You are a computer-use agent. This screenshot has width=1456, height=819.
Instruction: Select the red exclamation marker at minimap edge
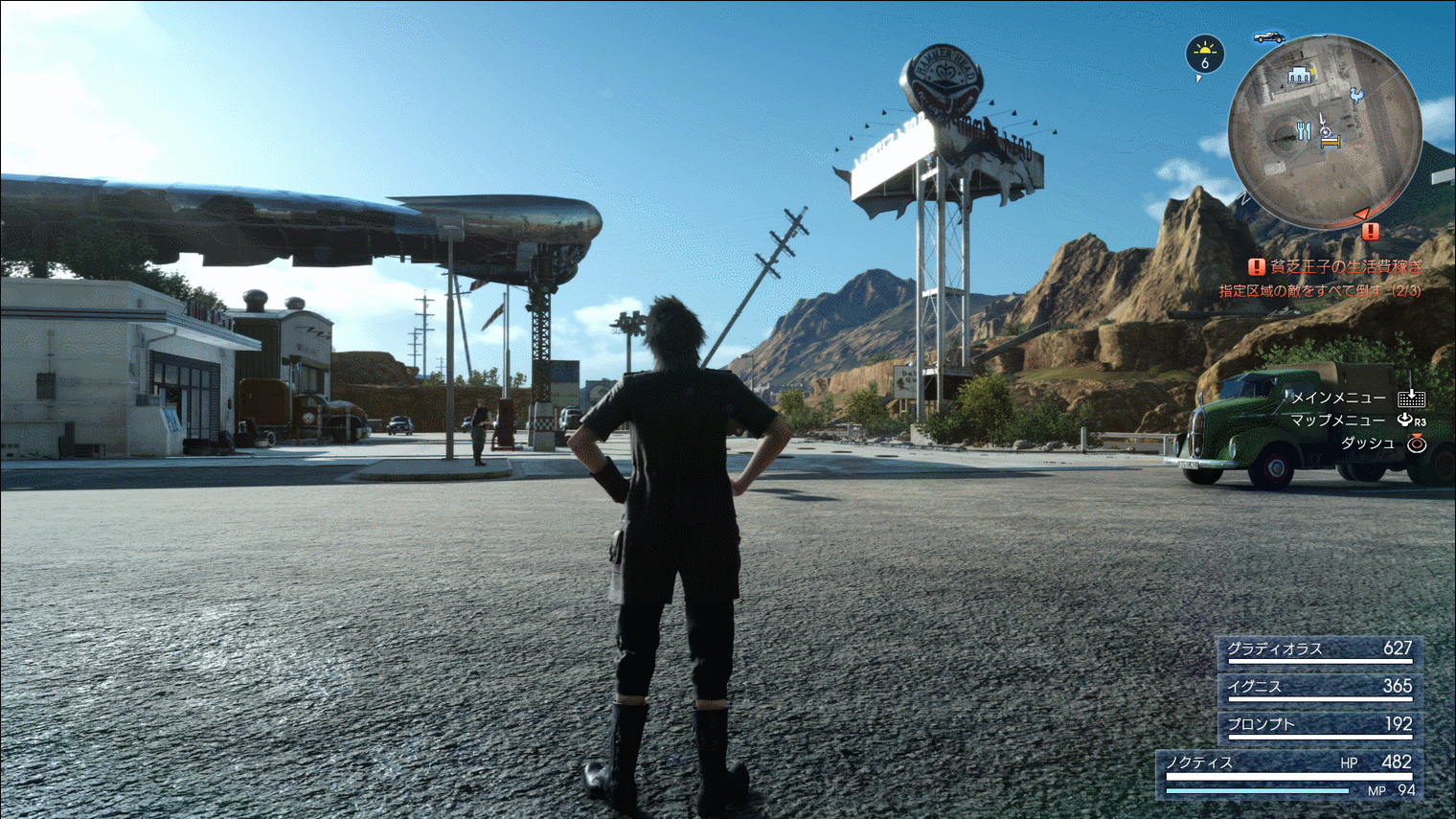[1371, 231]
